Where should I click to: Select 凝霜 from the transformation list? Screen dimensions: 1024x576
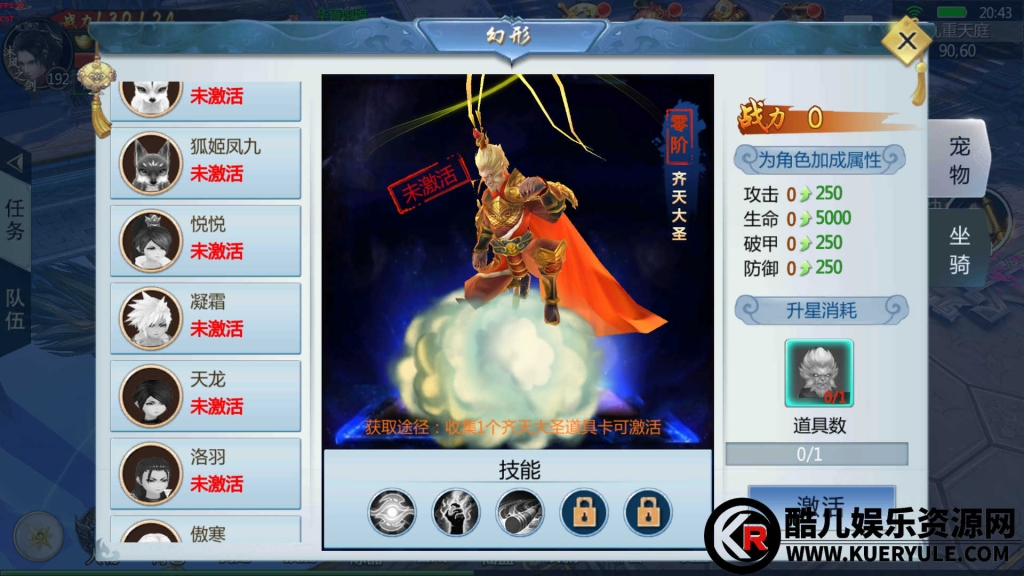click(x=205, y=317)
